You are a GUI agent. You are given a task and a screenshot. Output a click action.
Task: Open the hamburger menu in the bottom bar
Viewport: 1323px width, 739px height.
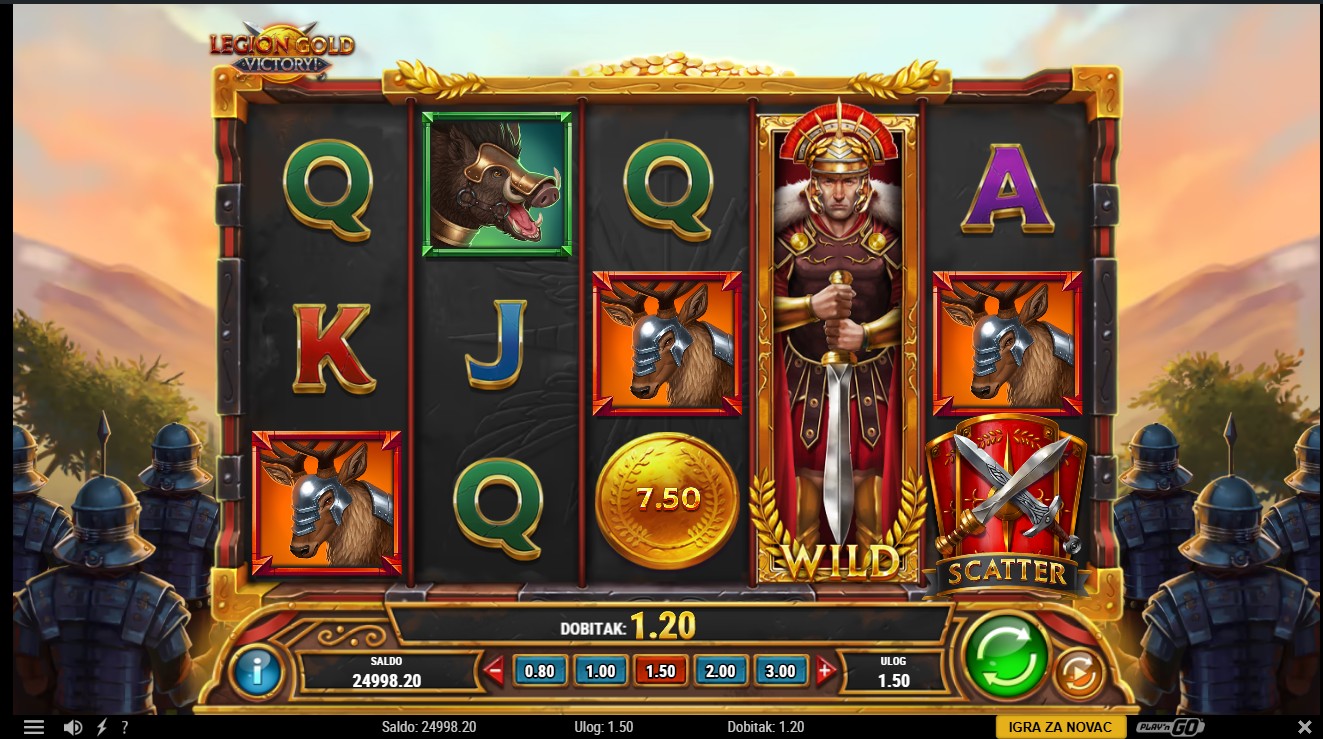pyautogui.click(x=34, y=727)
